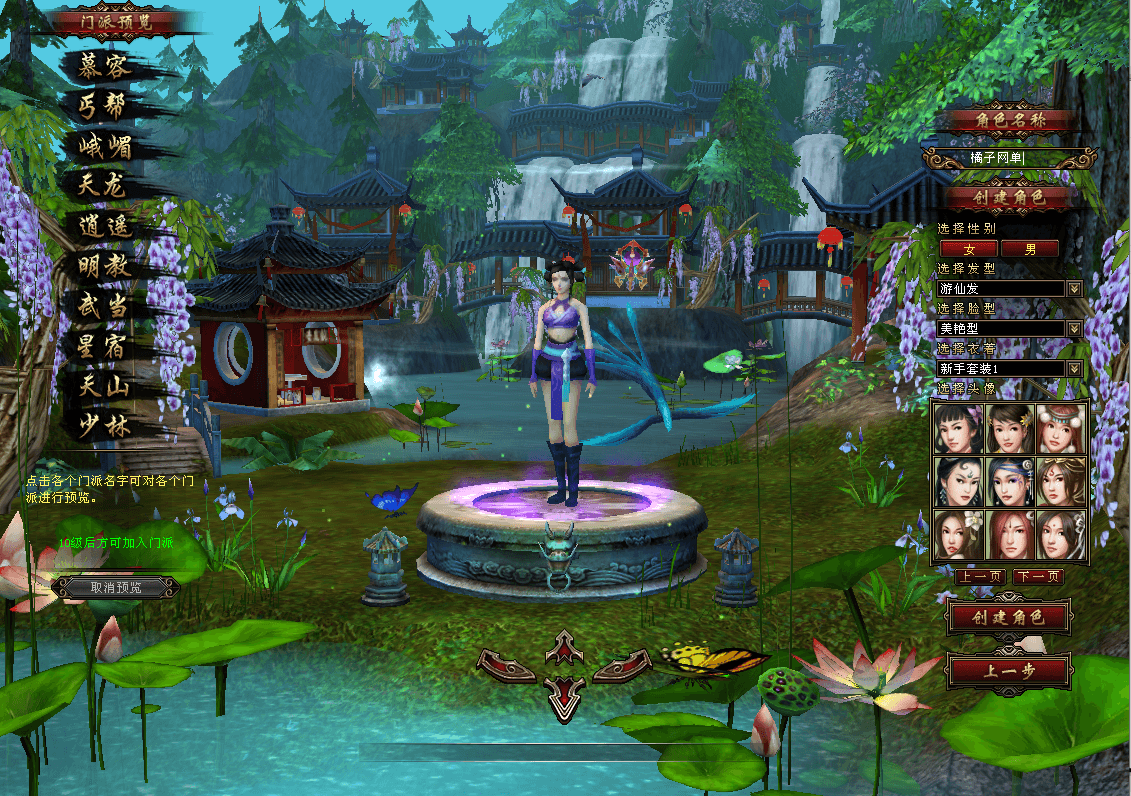Cancel the sect preview with 取消预览
1131x796 pixels.
(116, 587)
